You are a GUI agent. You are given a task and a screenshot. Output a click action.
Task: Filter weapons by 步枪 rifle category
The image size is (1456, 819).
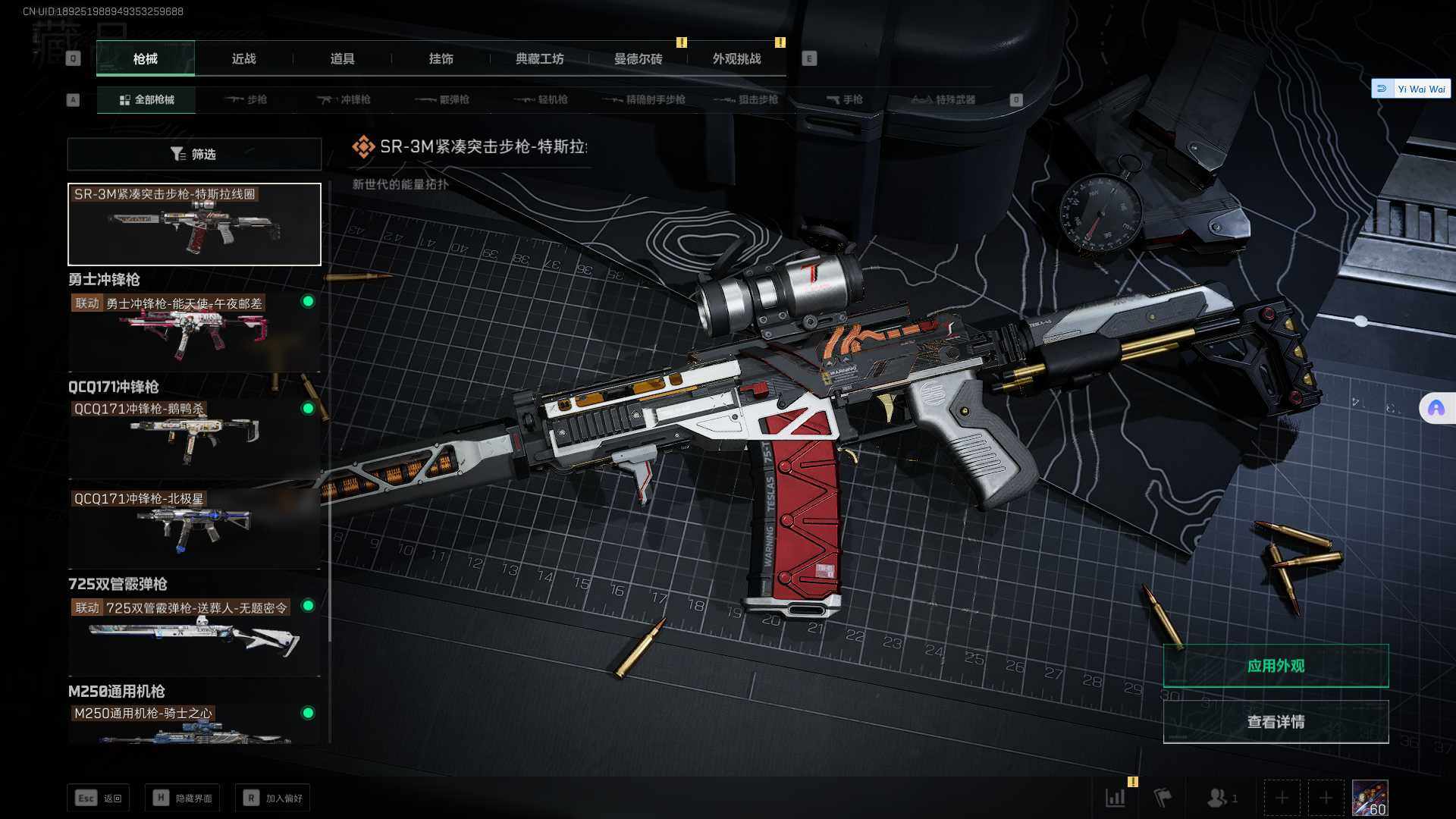pos(246,99)
